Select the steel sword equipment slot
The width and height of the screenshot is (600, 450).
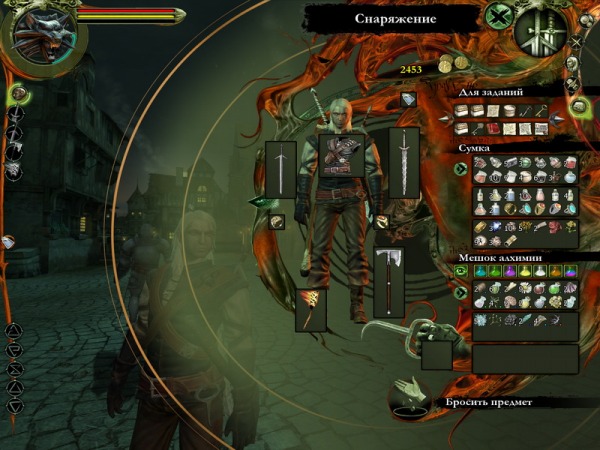click(x=281, y=170)
